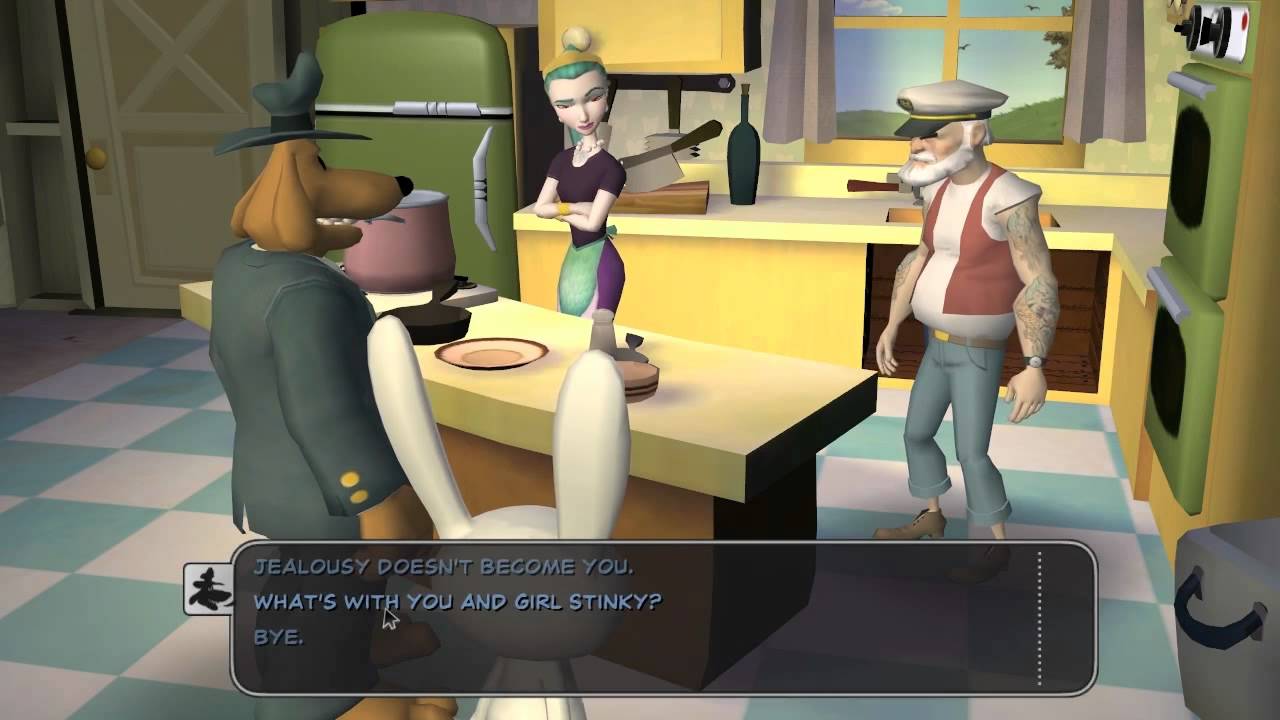Click the Sam silhouette speaker icon
The height and width of the screenshot is (720, 1280).
coord(208,589)
